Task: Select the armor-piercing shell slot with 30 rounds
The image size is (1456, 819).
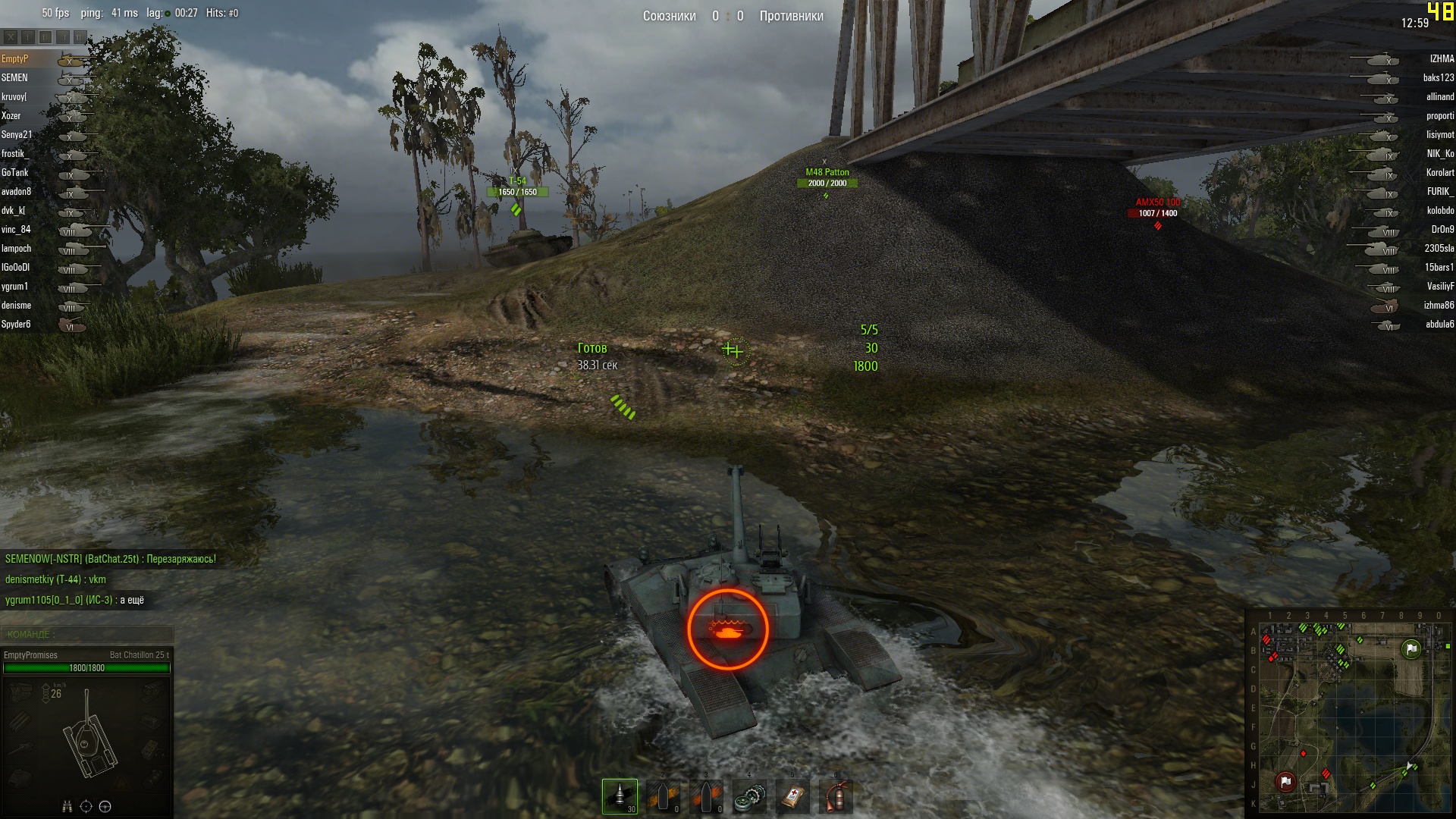Action: 620,796
